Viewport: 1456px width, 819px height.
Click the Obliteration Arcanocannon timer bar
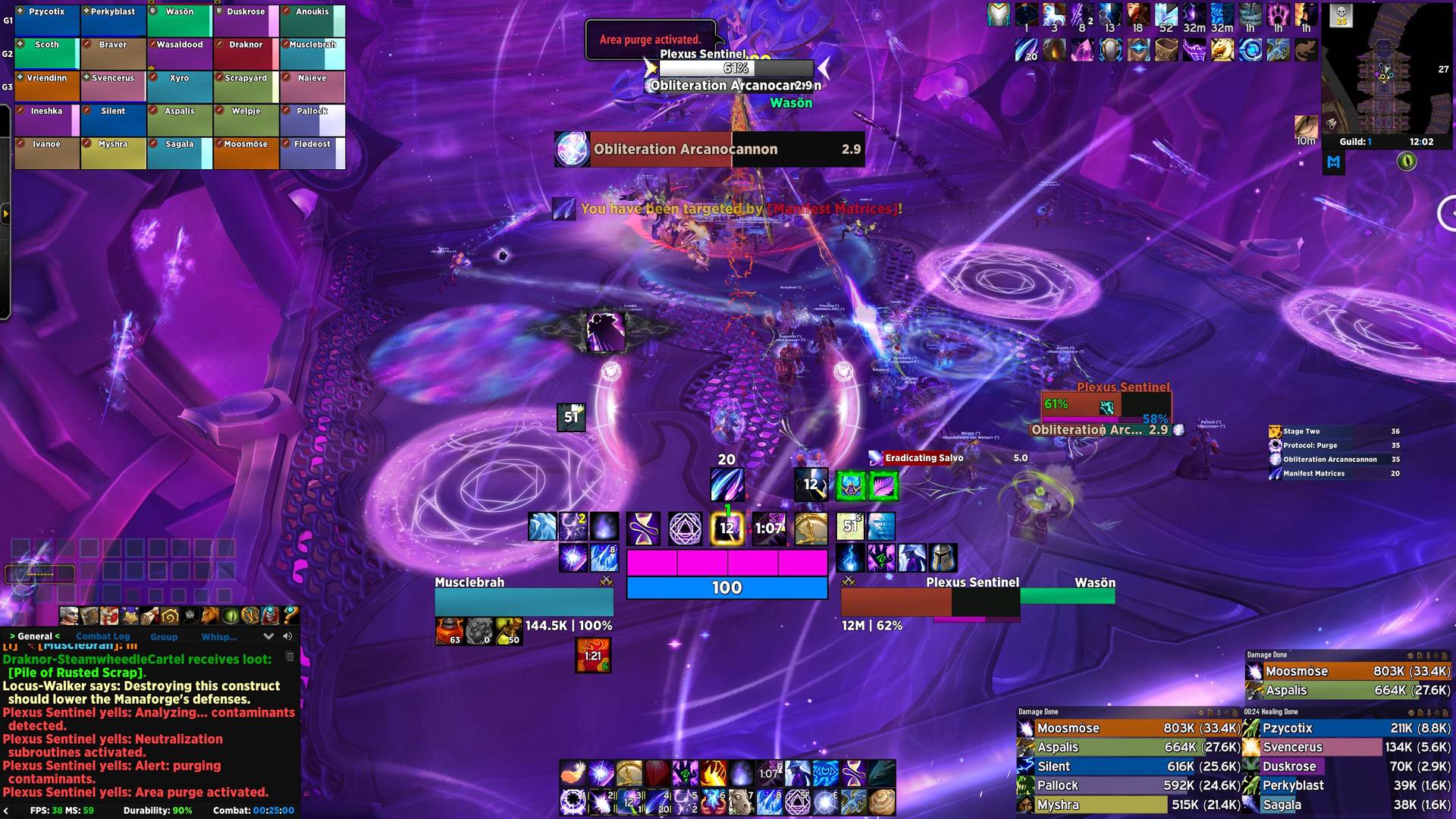[x=709, y=149]
